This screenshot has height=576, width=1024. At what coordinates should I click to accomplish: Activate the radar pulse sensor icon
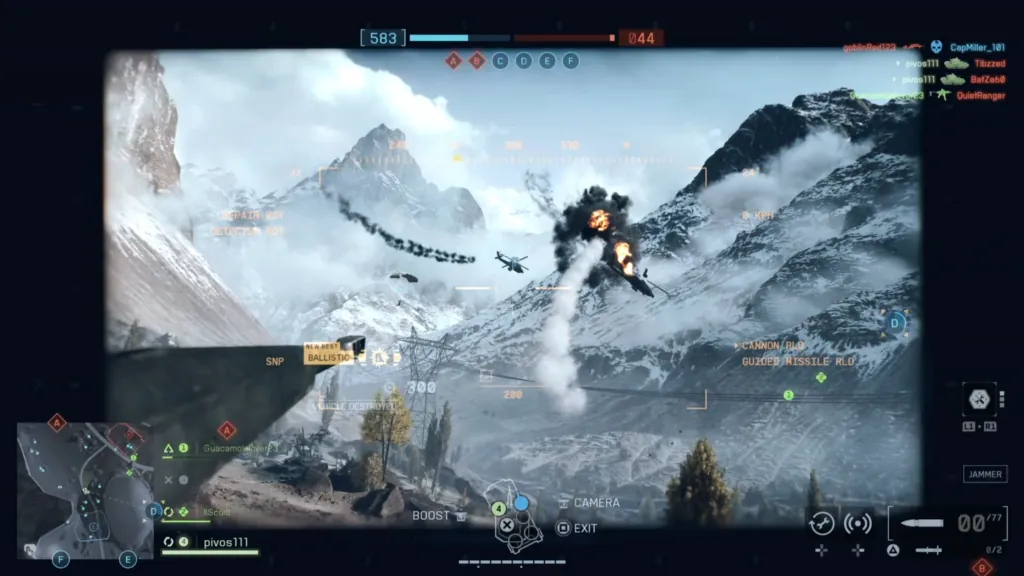pyautogui.click(x=858, y=522)
